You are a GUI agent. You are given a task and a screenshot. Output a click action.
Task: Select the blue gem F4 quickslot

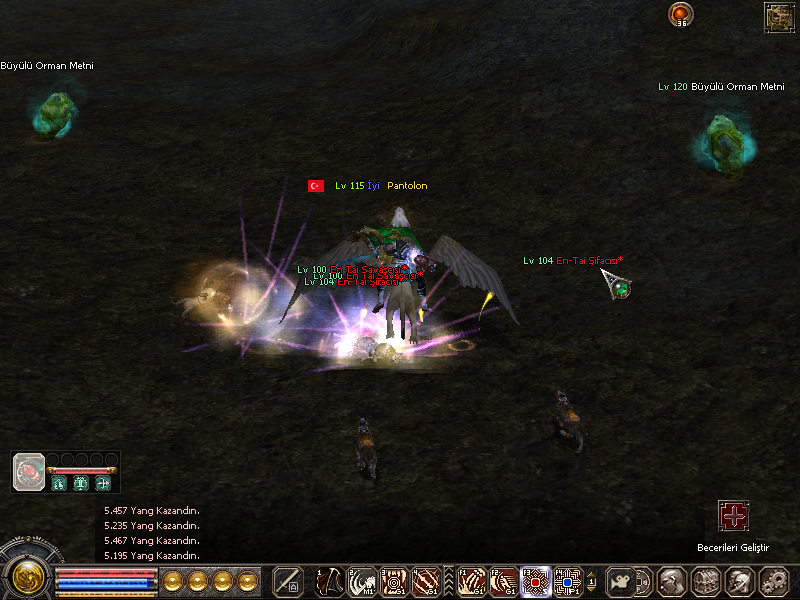tap(568, 581)
